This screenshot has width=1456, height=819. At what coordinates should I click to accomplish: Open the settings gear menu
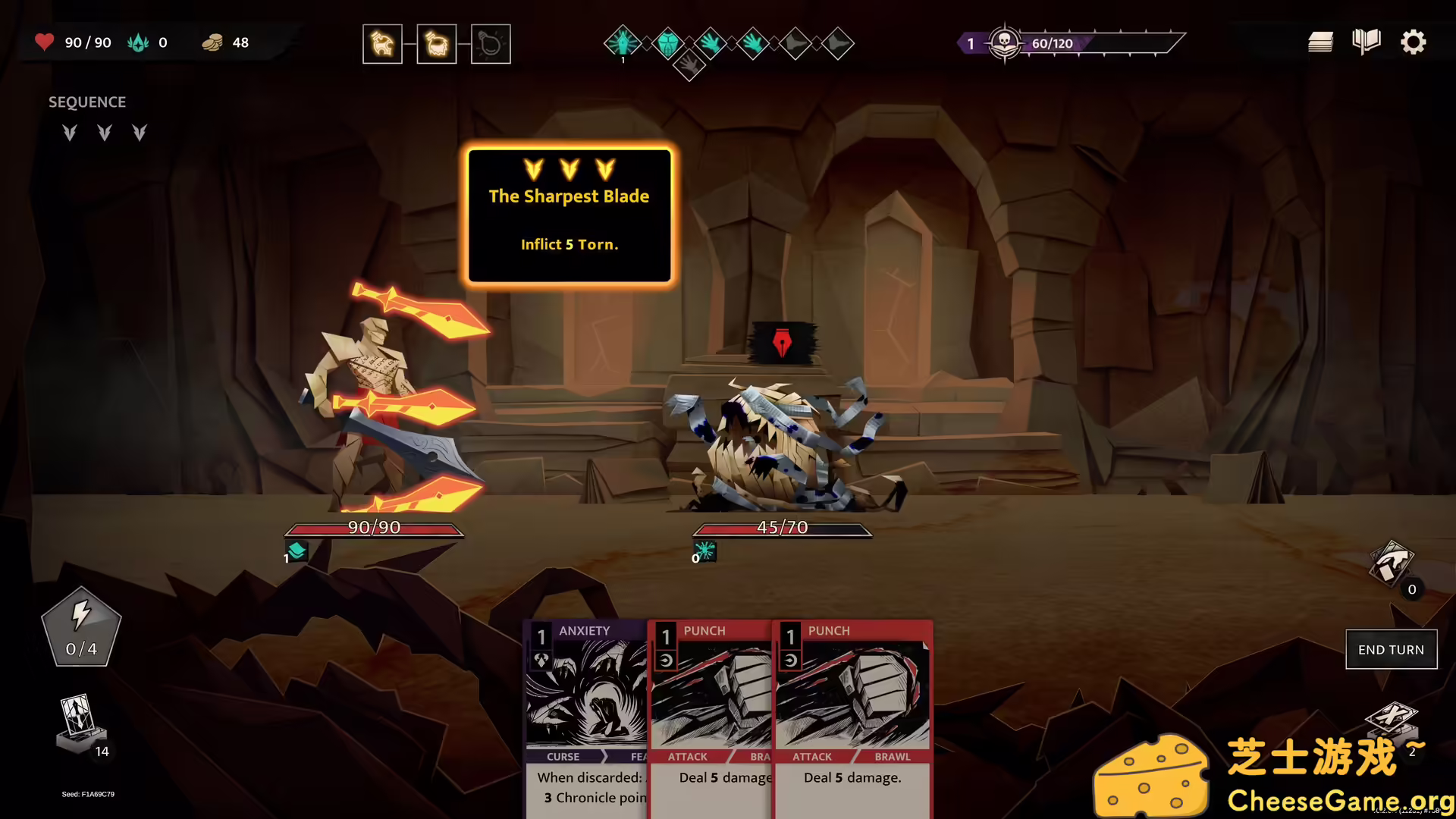point(1413,42)
